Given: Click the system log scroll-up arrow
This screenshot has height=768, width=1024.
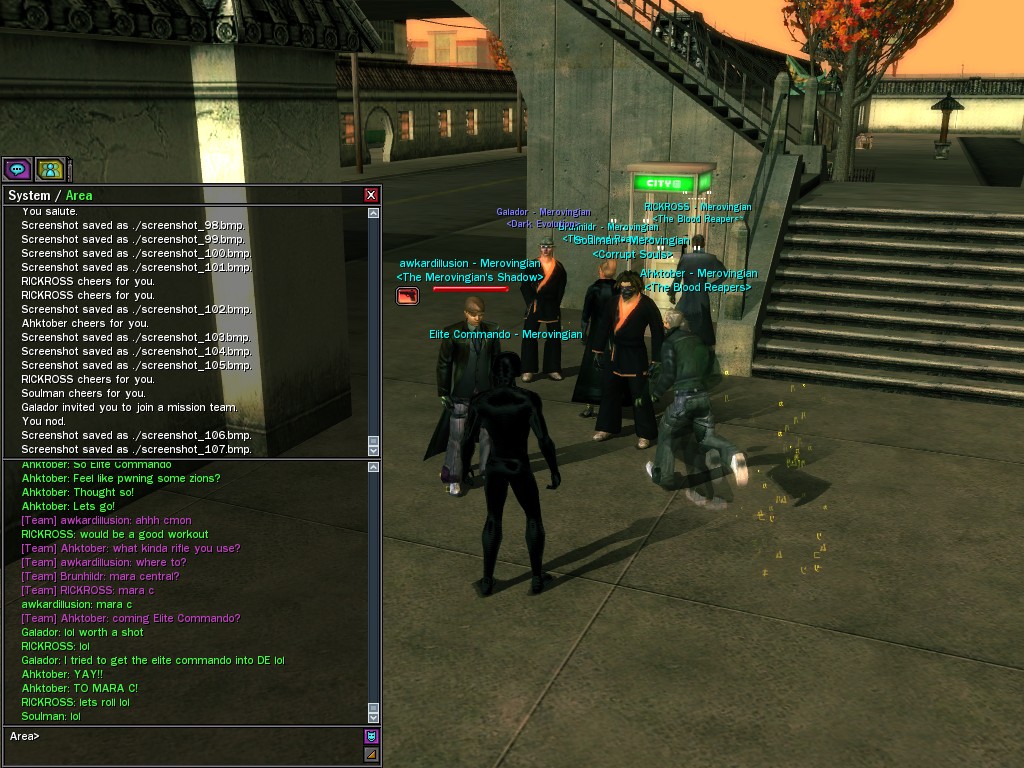Looking at the screenshot, I should click(x=373, y=213).
